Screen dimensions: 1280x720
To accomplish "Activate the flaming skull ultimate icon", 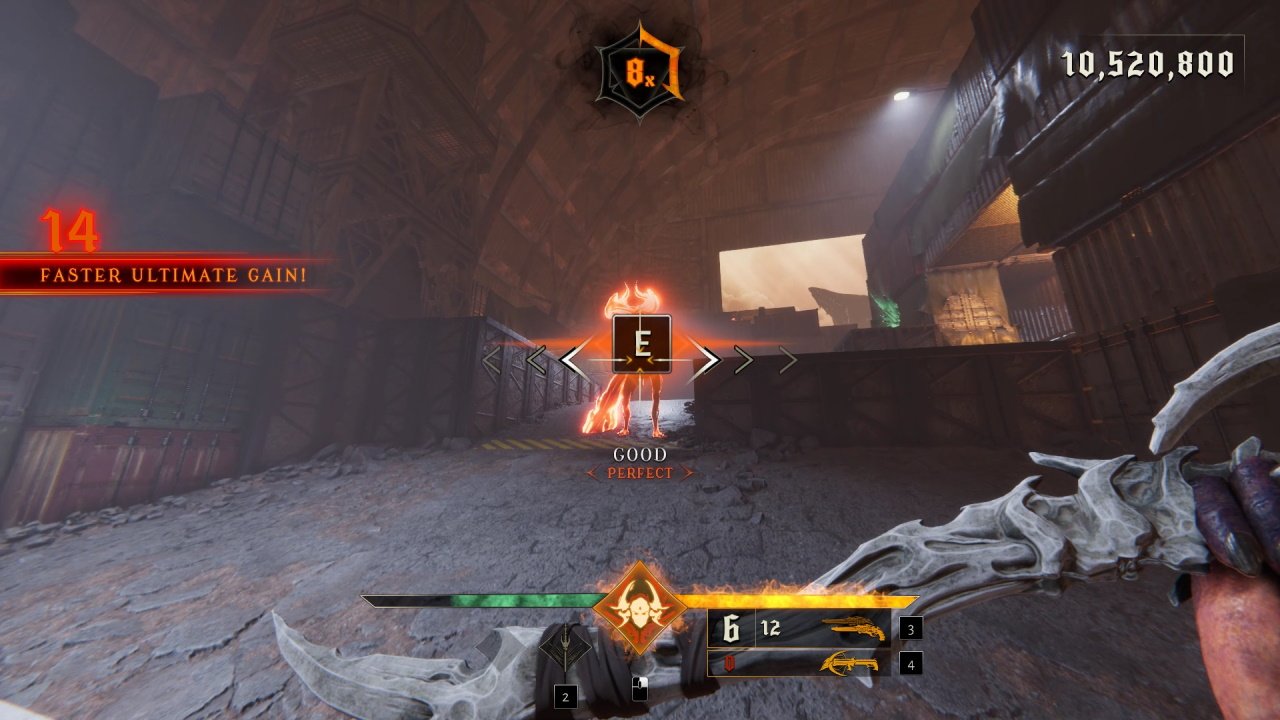I will [640, 608].
